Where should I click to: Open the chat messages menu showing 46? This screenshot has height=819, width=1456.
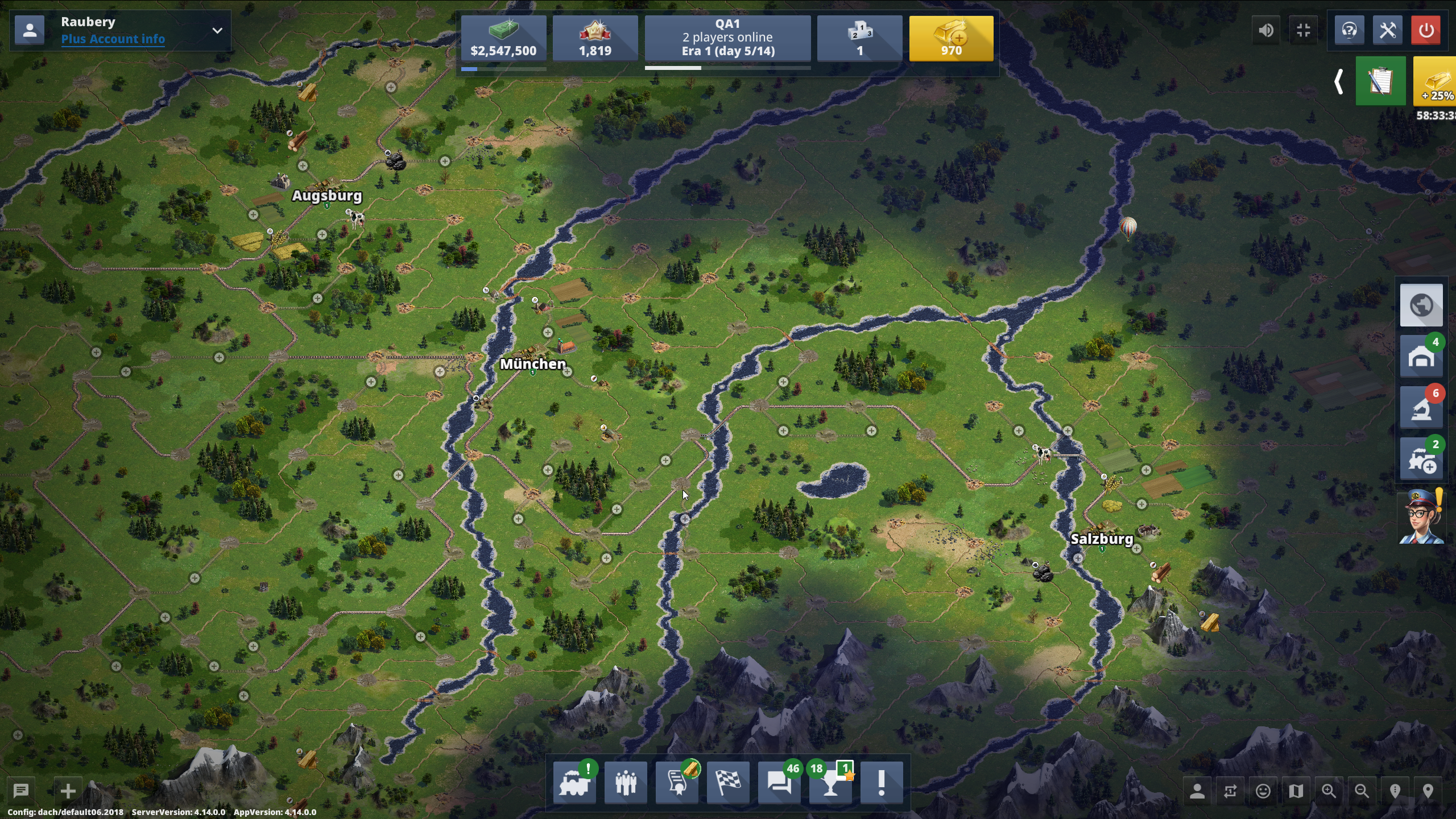779,783
